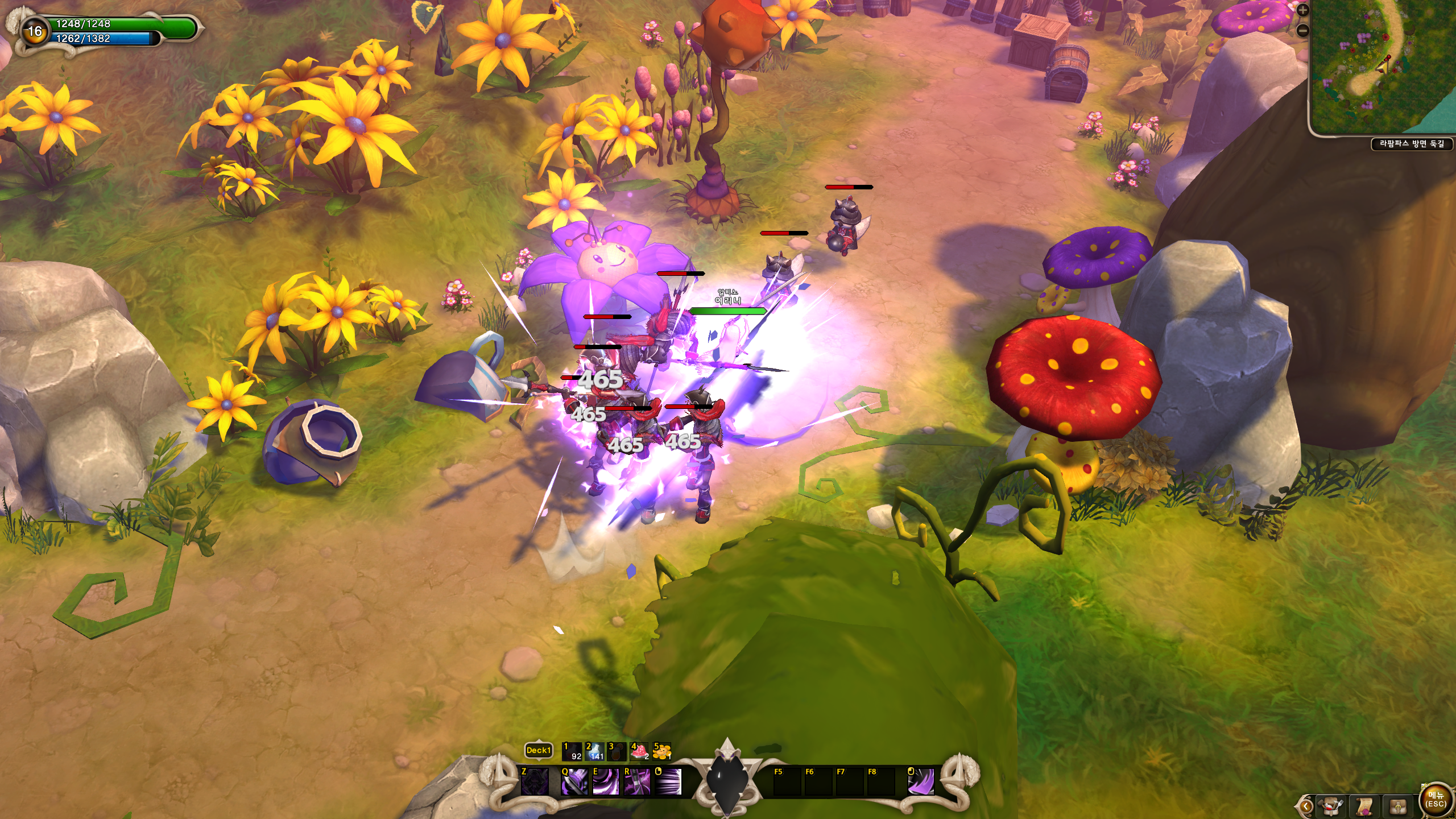Select the left-mouse white slash skill
The width and height of the screenshot is (1456, 819).
(x=668, y=781)
